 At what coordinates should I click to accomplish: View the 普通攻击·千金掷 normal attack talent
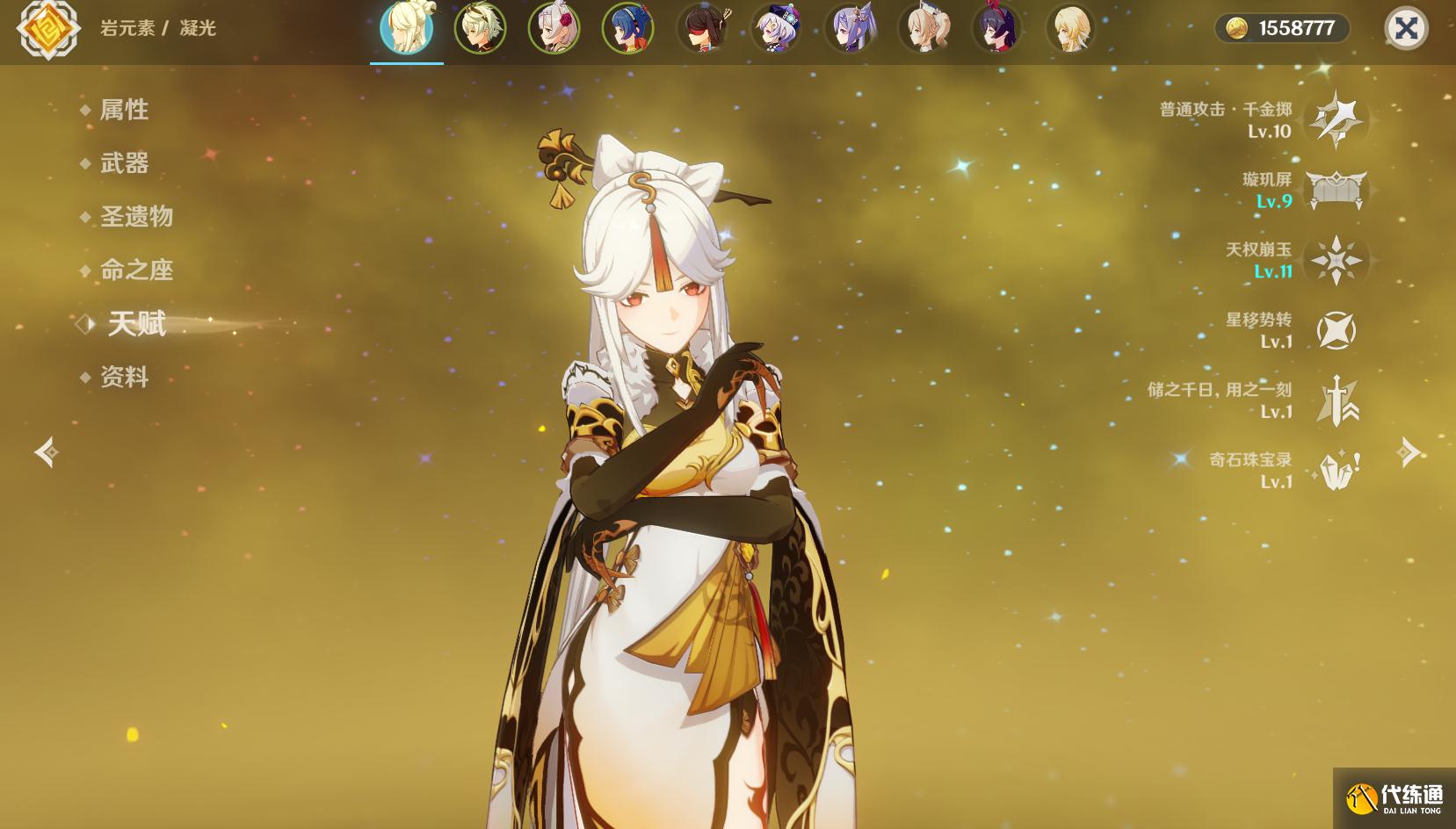pyautogui.click(x=1336, y=119)
